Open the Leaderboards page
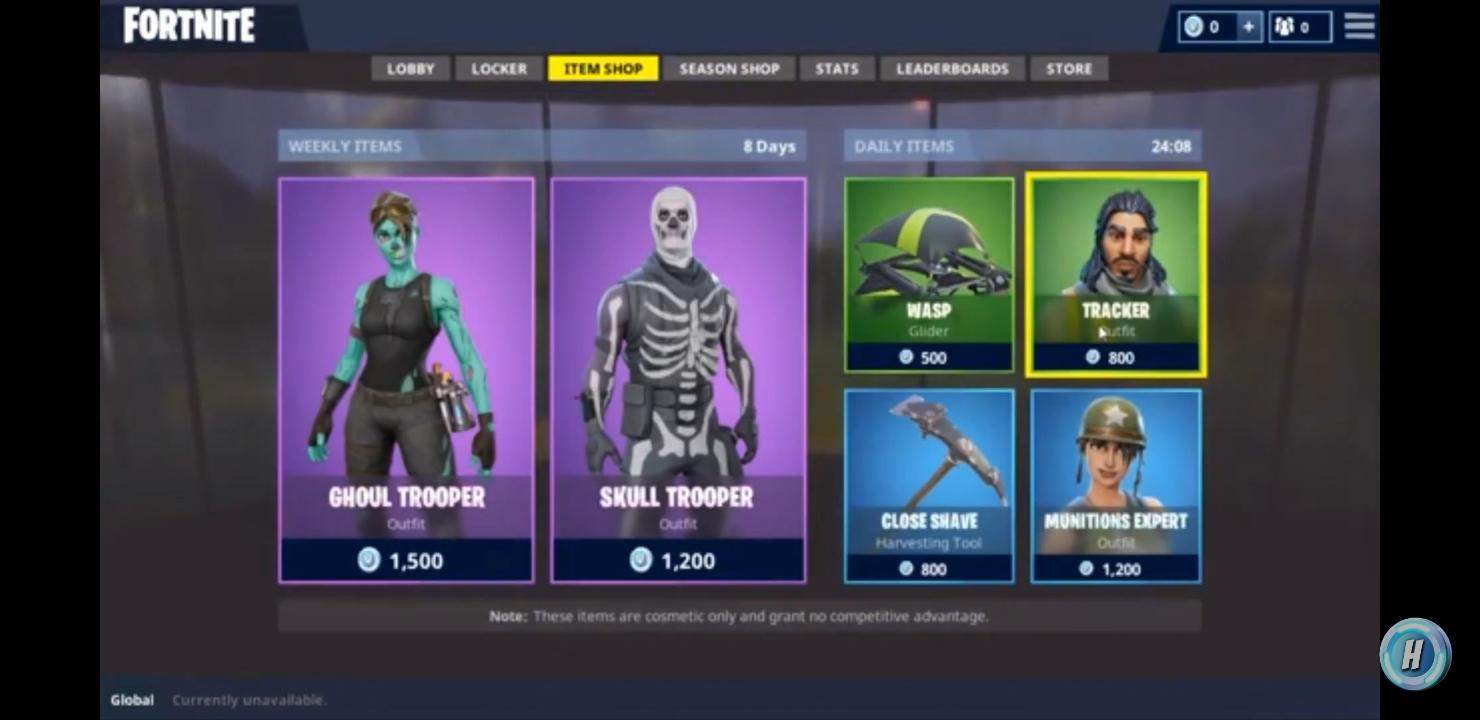Screen dimensions: 1480x720 (951, 68)
